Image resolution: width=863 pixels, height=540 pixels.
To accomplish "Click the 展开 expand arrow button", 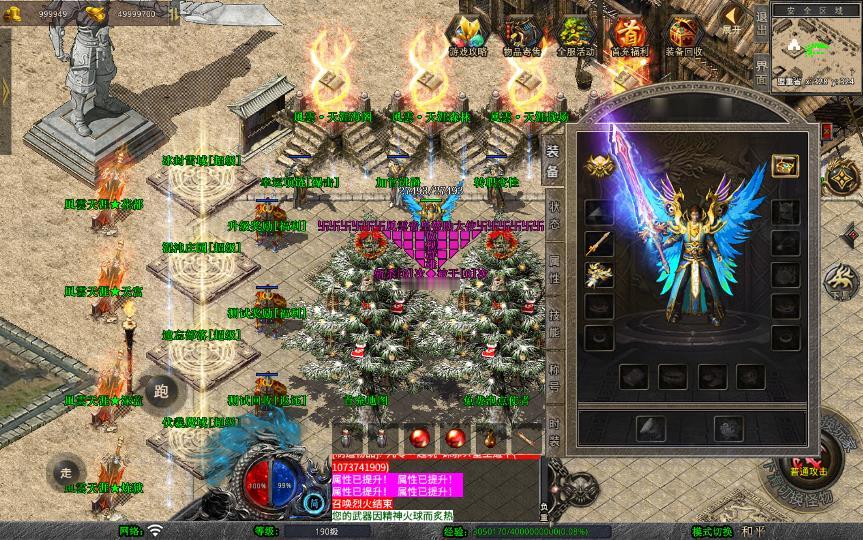I will click(734, 20).
